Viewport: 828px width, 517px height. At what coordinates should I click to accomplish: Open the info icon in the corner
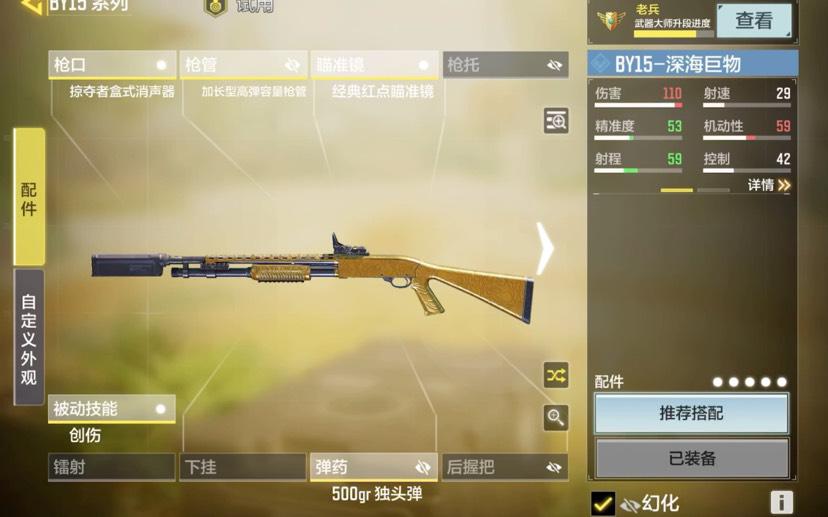pyautogui.click(x=781, y=503)
